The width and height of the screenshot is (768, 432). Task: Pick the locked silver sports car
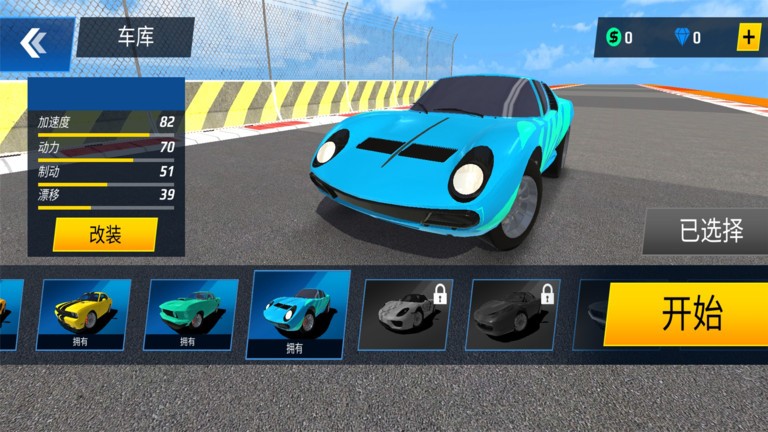click(406, 314)
